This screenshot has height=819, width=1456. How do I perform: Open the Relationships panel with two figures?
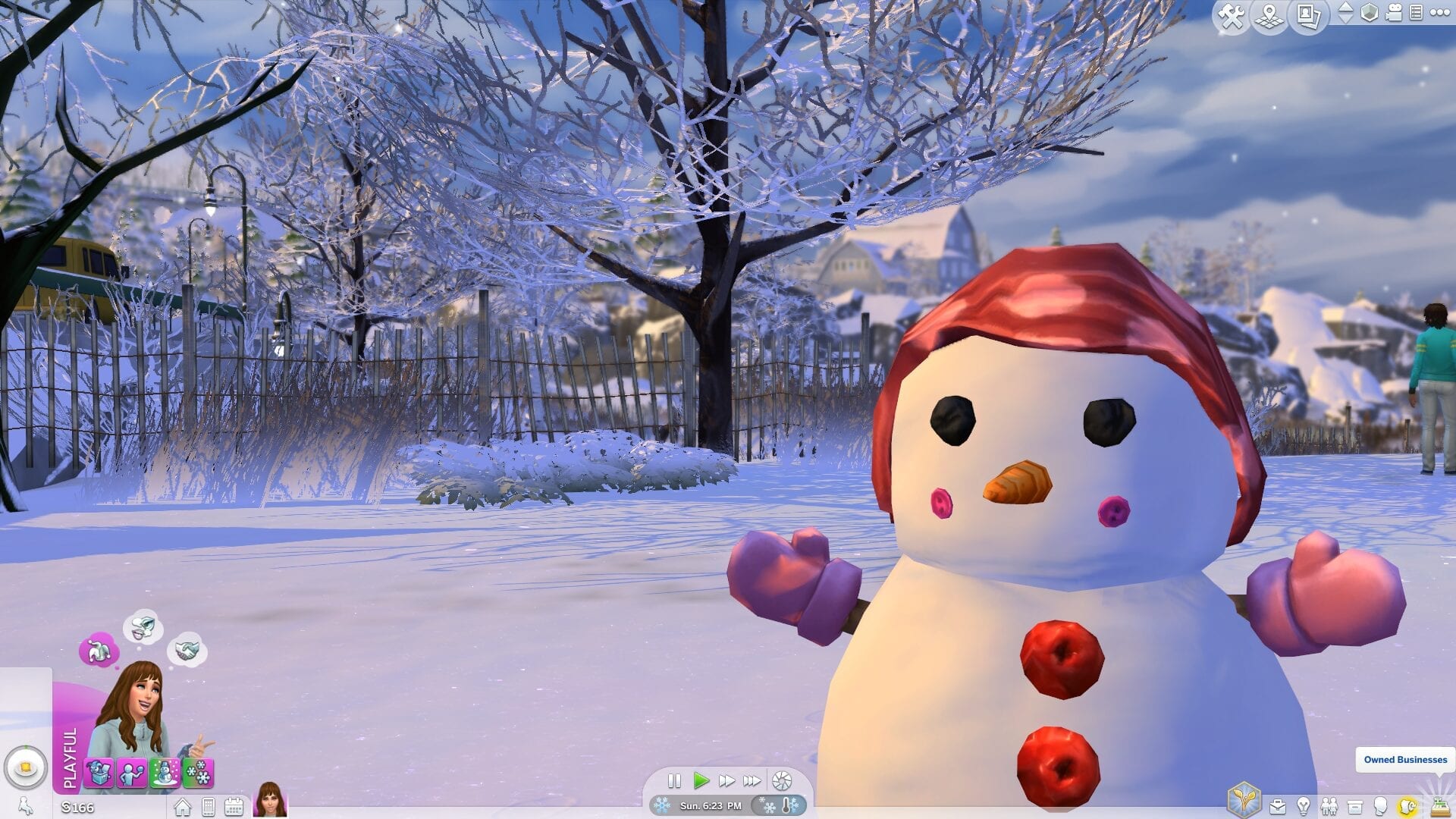[1329, 806]
